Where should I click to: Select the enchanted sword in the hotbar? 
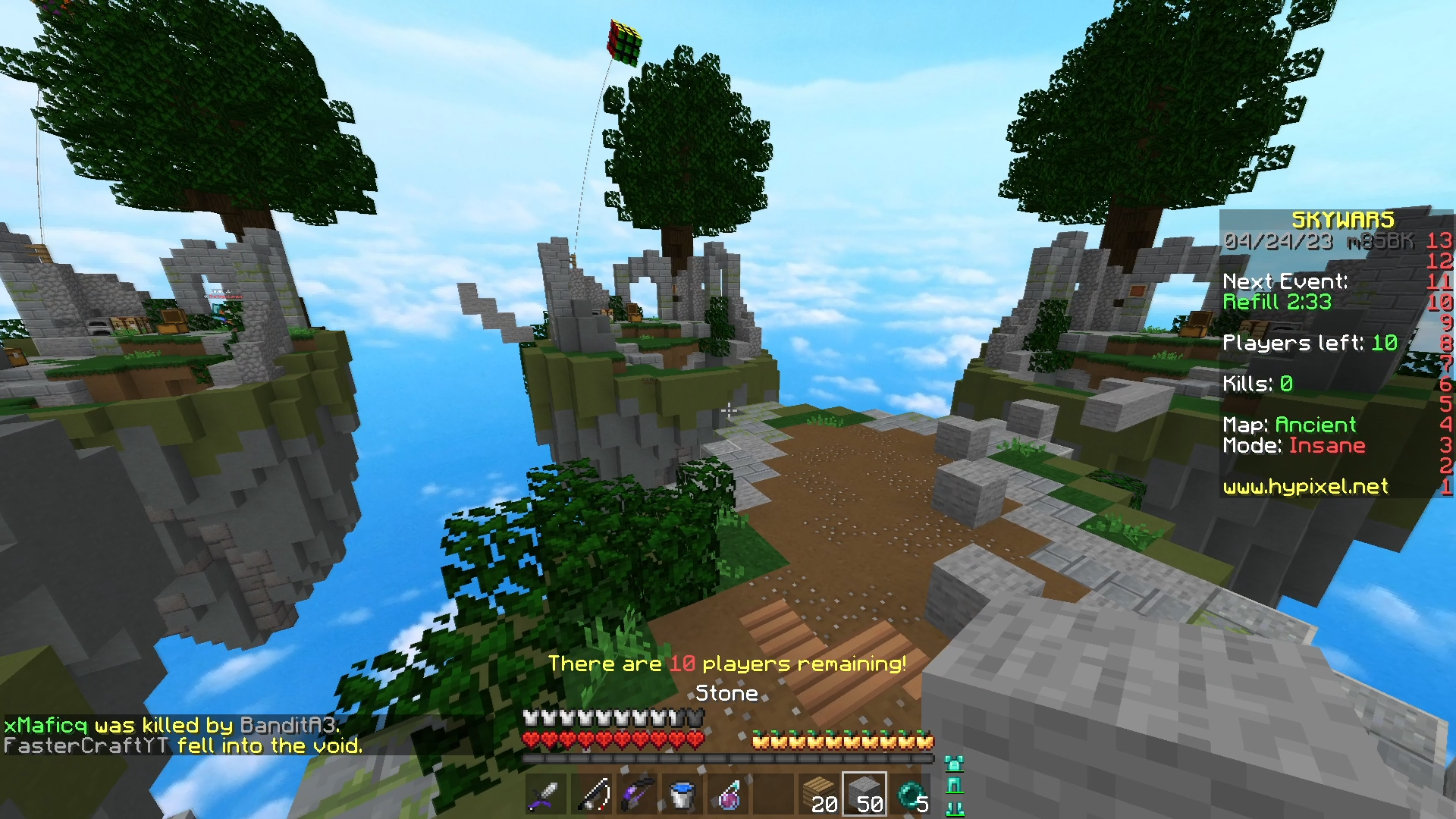545,793
